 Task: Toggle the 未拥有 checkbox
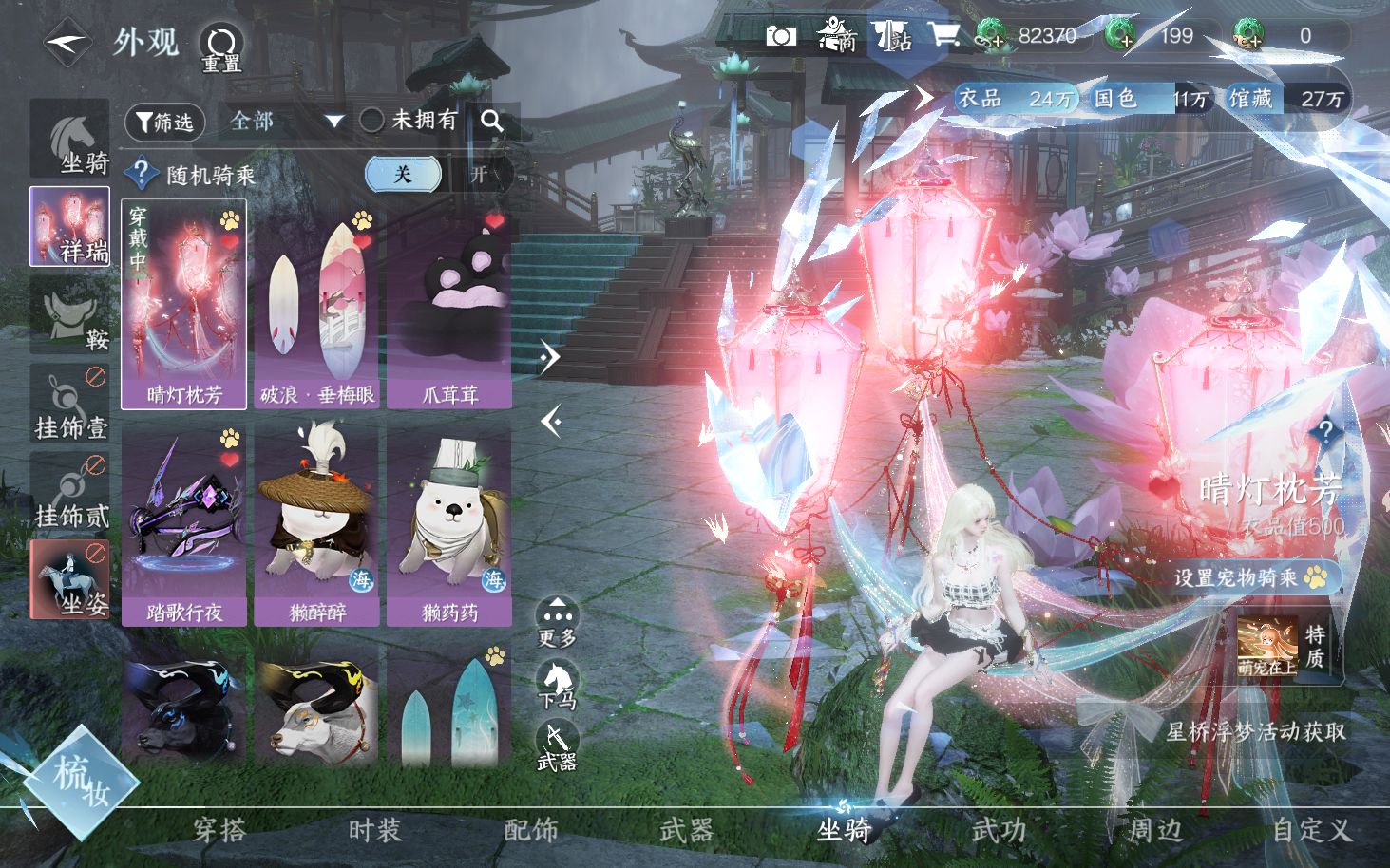pos(371,121)
